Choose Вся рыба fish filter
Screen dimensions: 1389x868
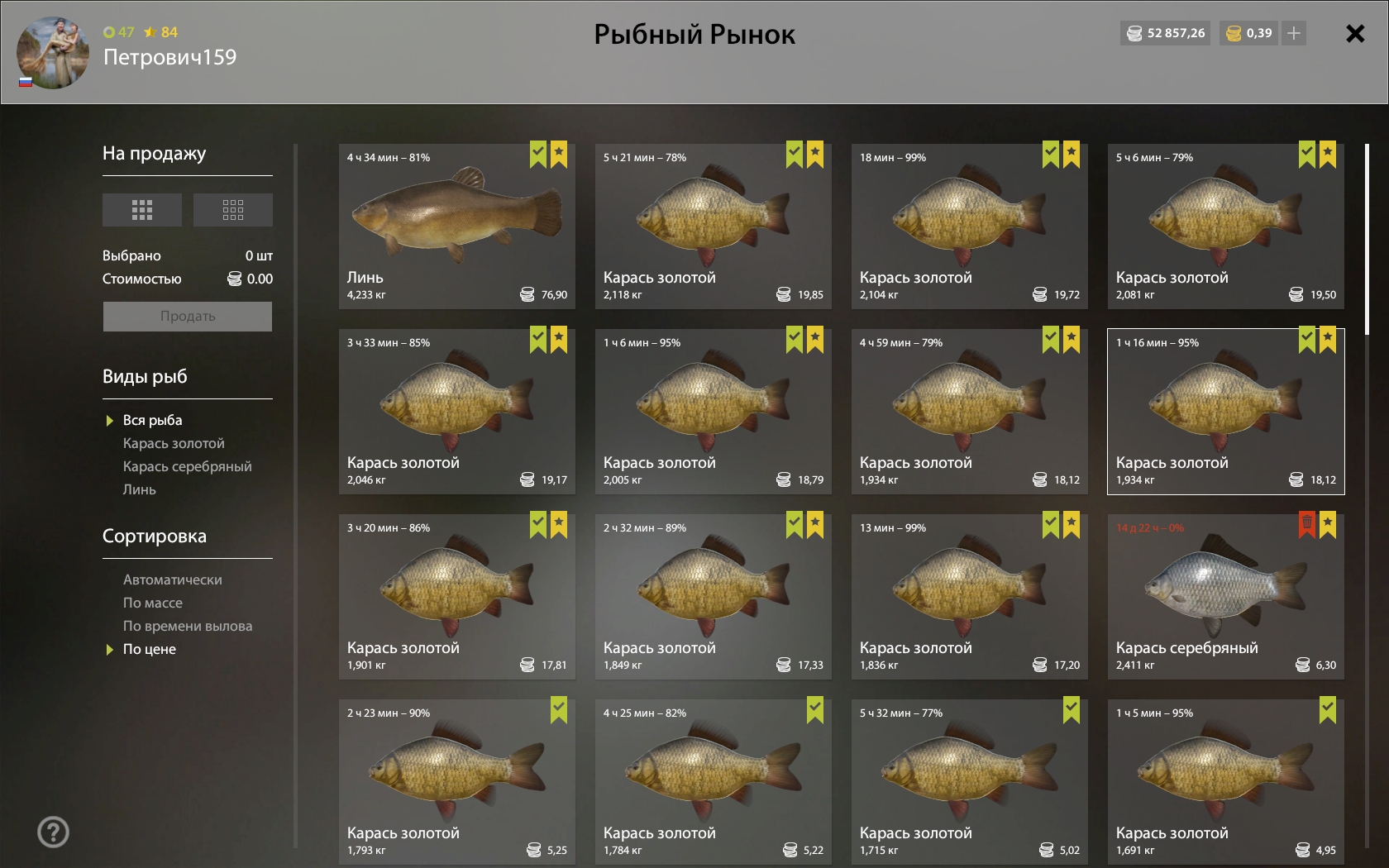[x=152, y=421]
